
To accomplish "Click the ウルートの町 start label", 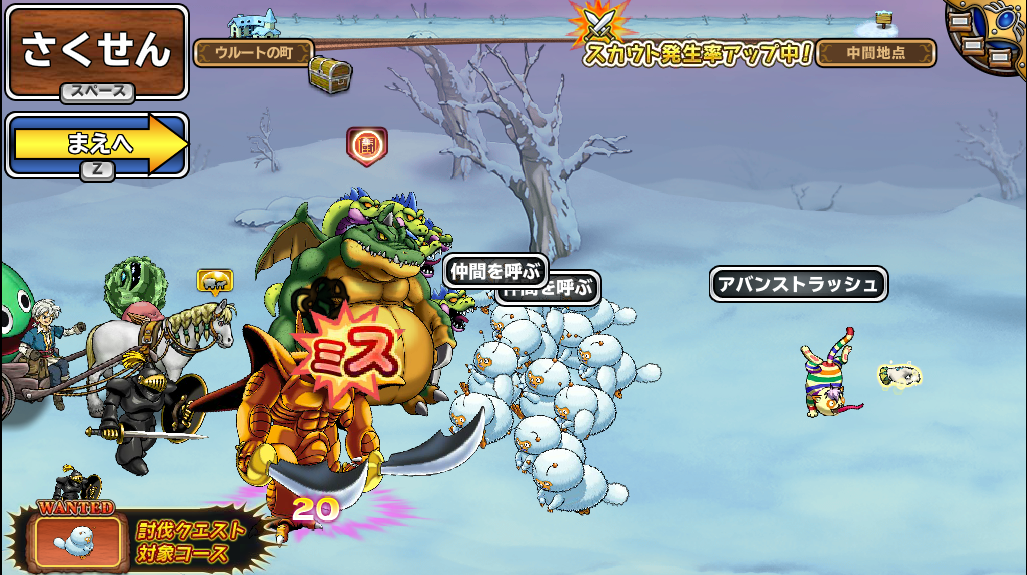I will click(x=253, y=53).
